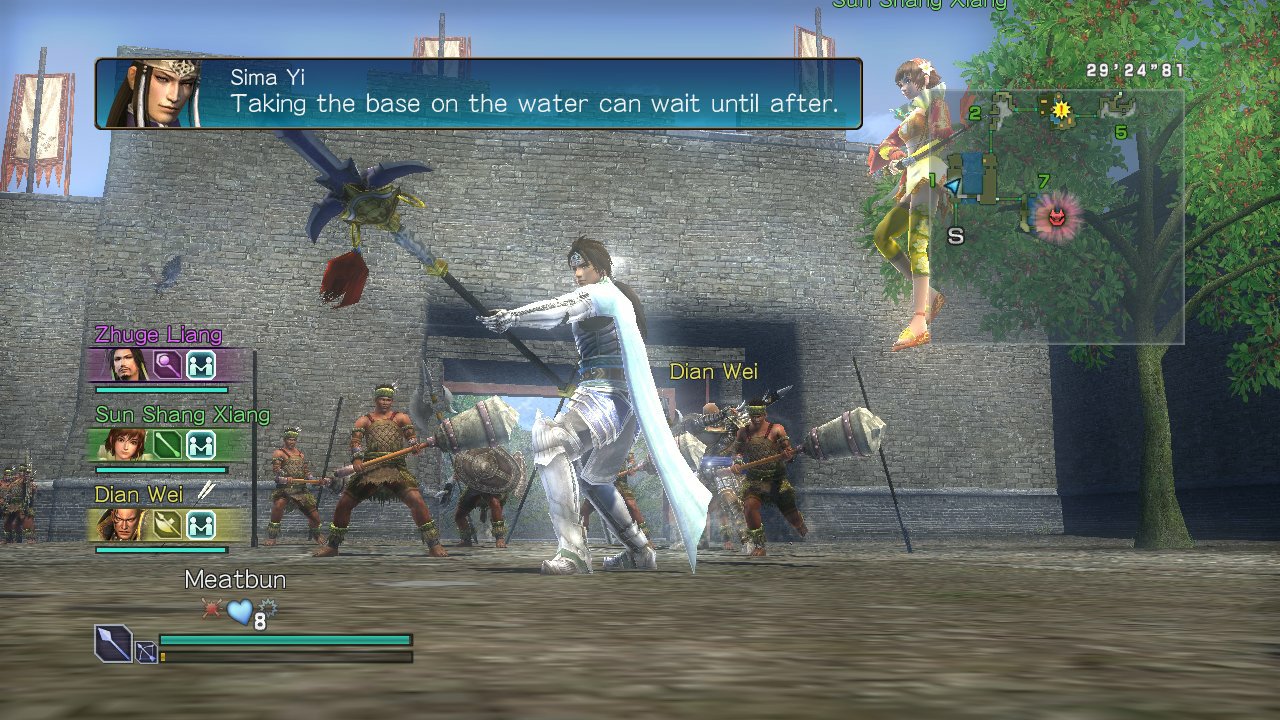This screenshot has height=720, width=1280.
Task: Click the red burst status icon above the gauge
Action: click(x=210, y=607)
